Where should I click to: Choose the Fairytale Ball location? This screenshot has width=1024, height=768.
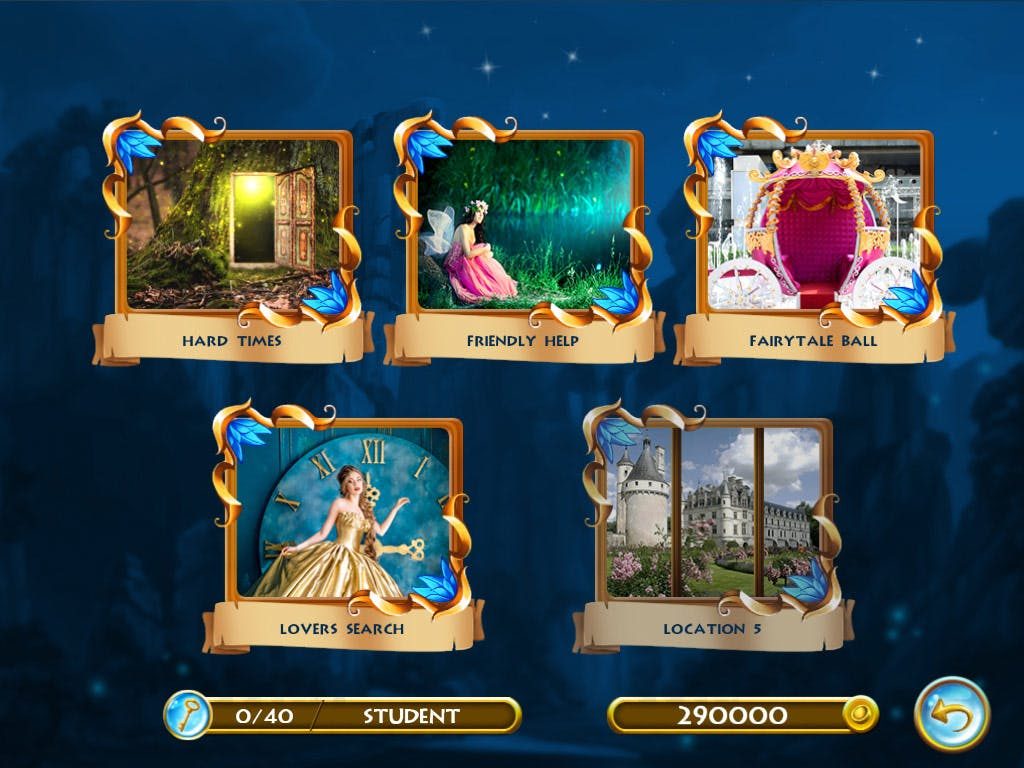(x=813, y=225)
